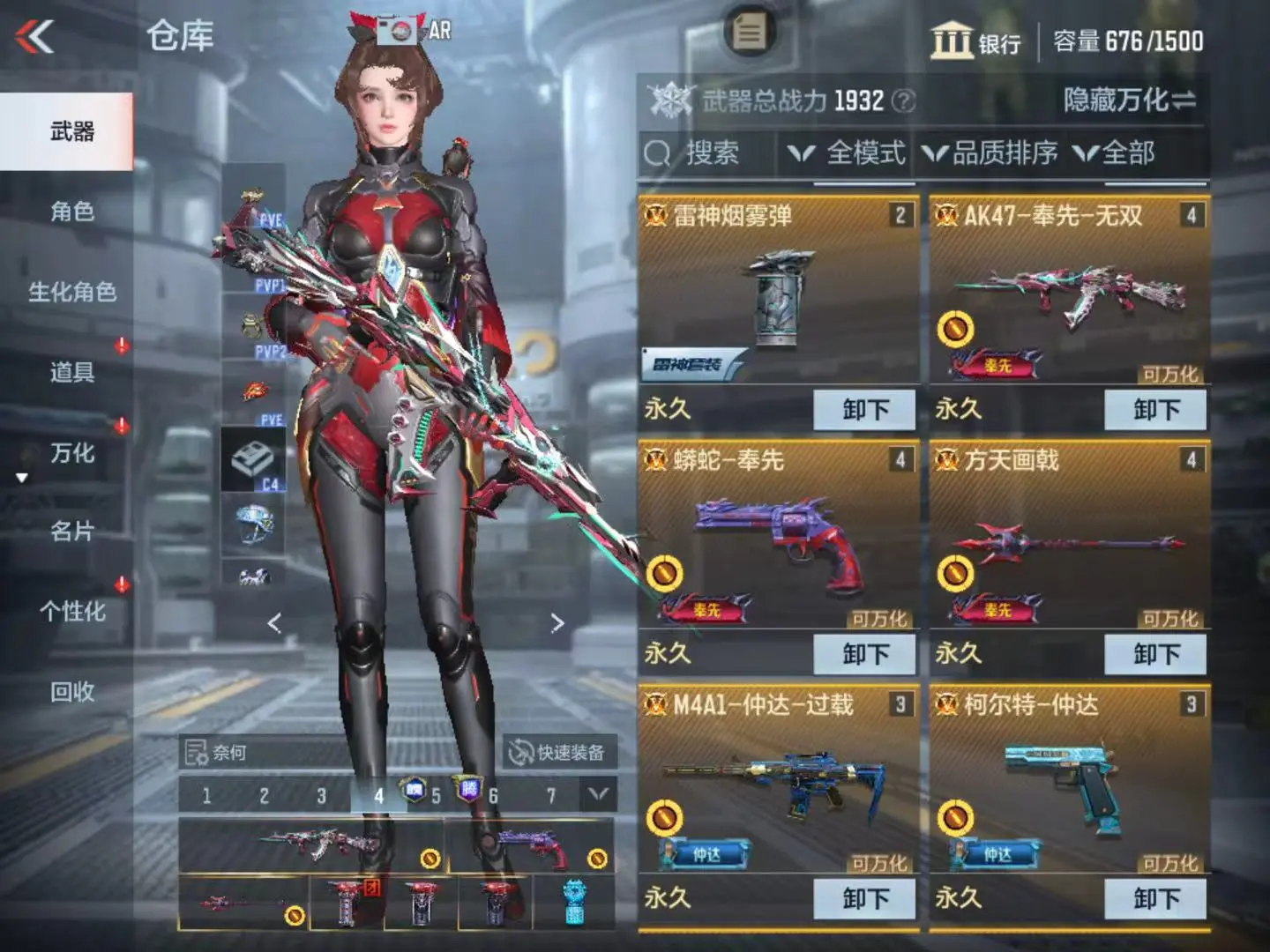The height and width of the screenshot is (952, 1270).
Task: Open the 品质排序 sort dropdown
Action: point(990,154)
